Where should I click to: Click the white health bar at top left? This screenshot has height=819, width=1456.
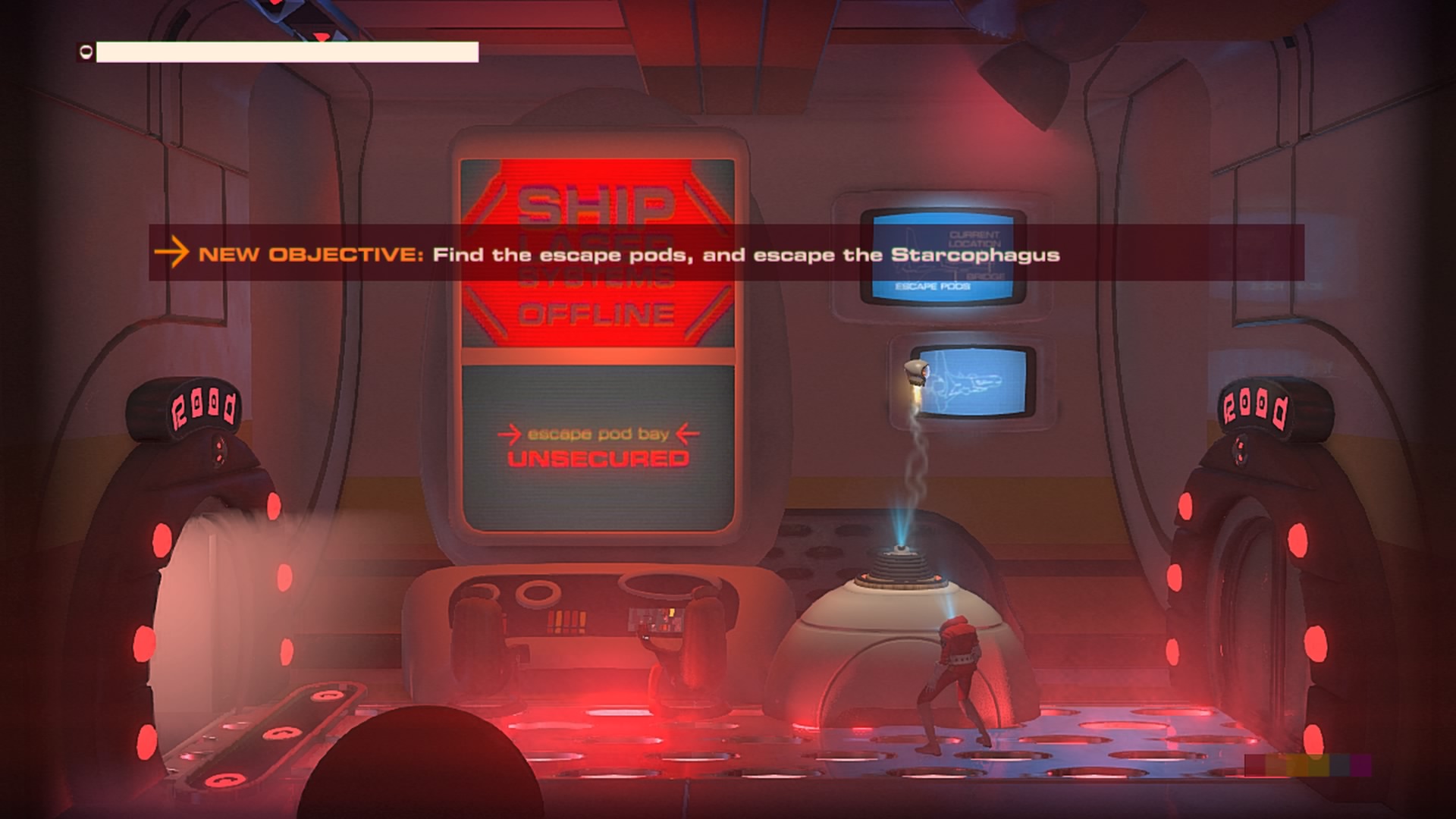(x=288, y=52)
